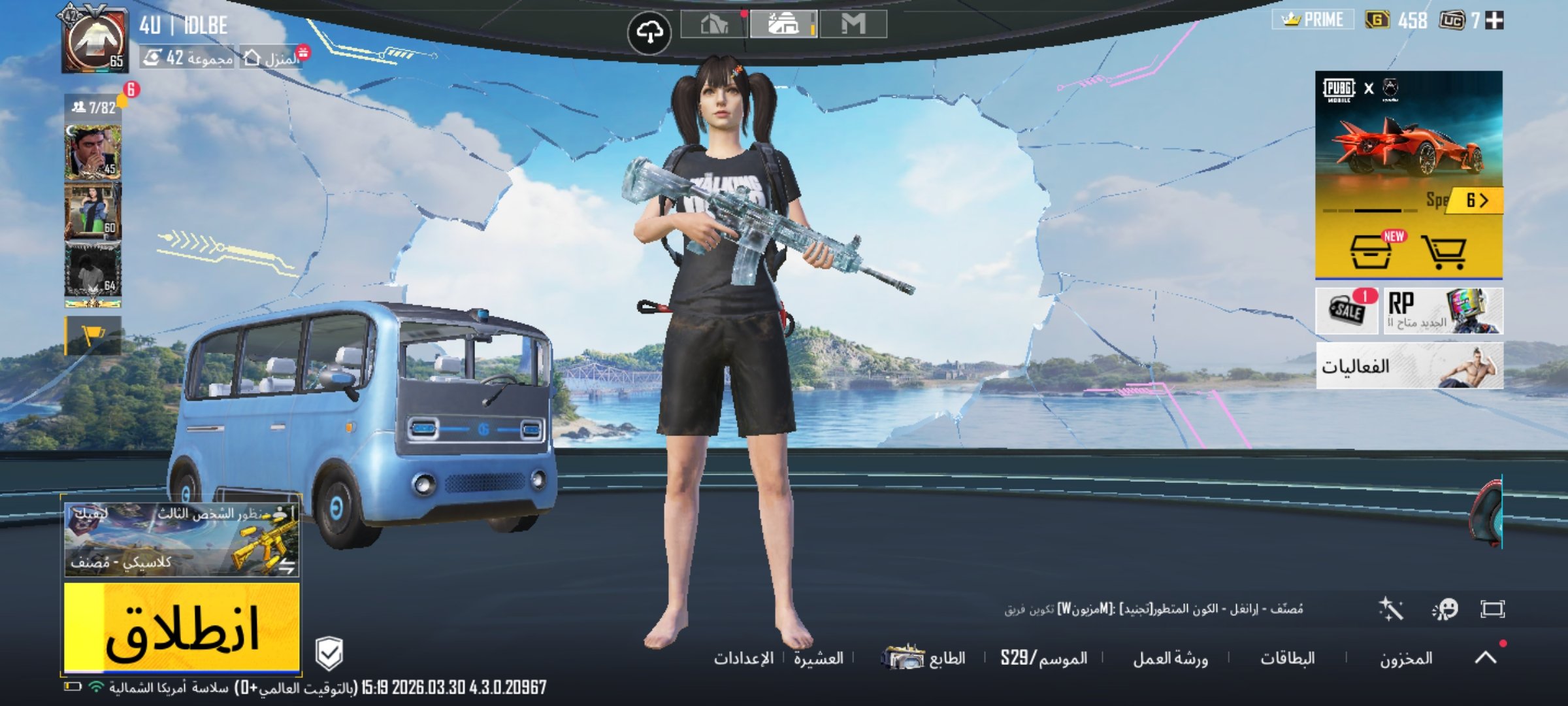1568x706 pixels.
Task: Open the crate box with NEW badge
Action: pos(1371,252)
